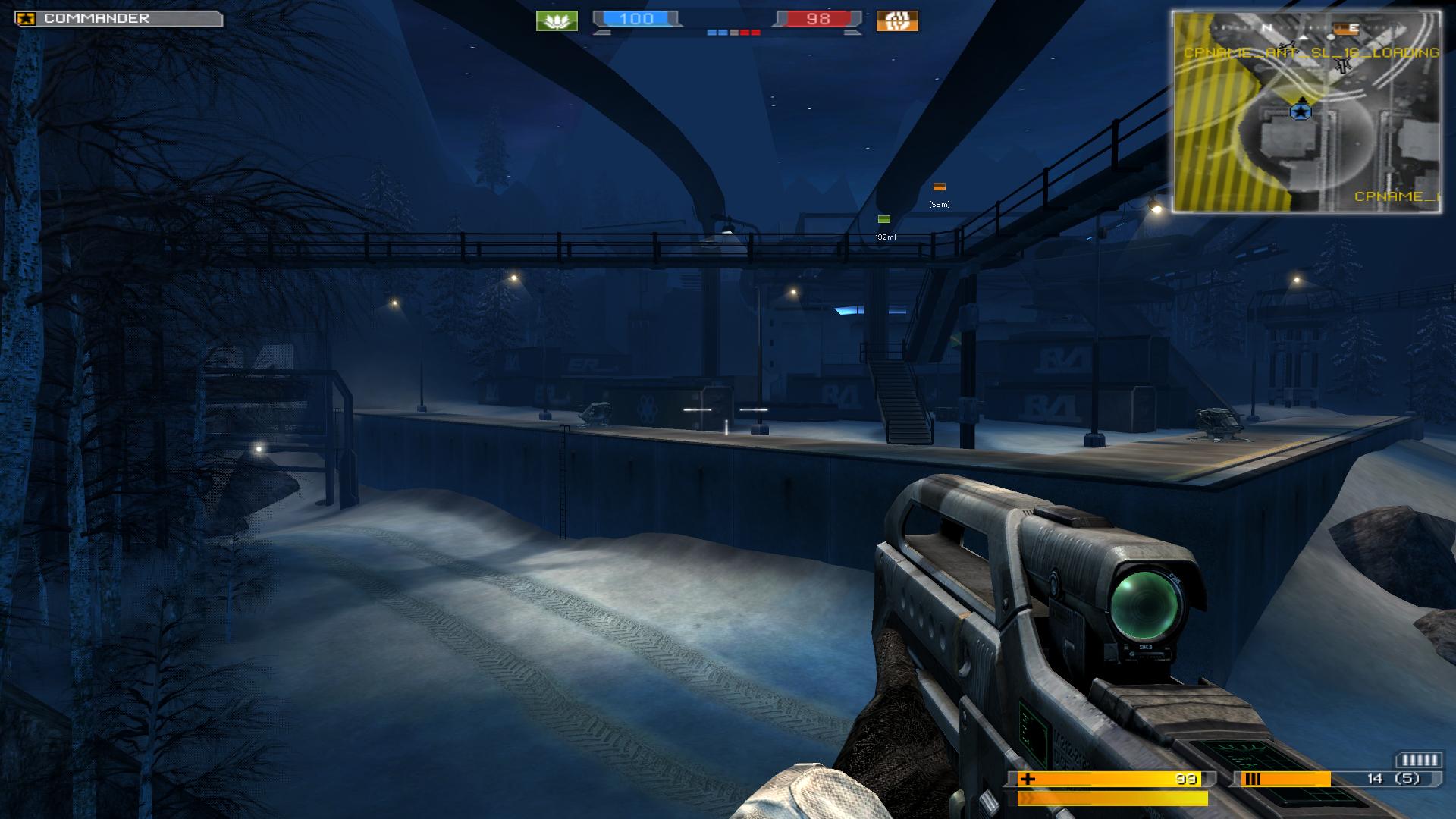Click the orange flag marker on the minimap
This screenshot has height=819, width=1456.
[1346, 29]
